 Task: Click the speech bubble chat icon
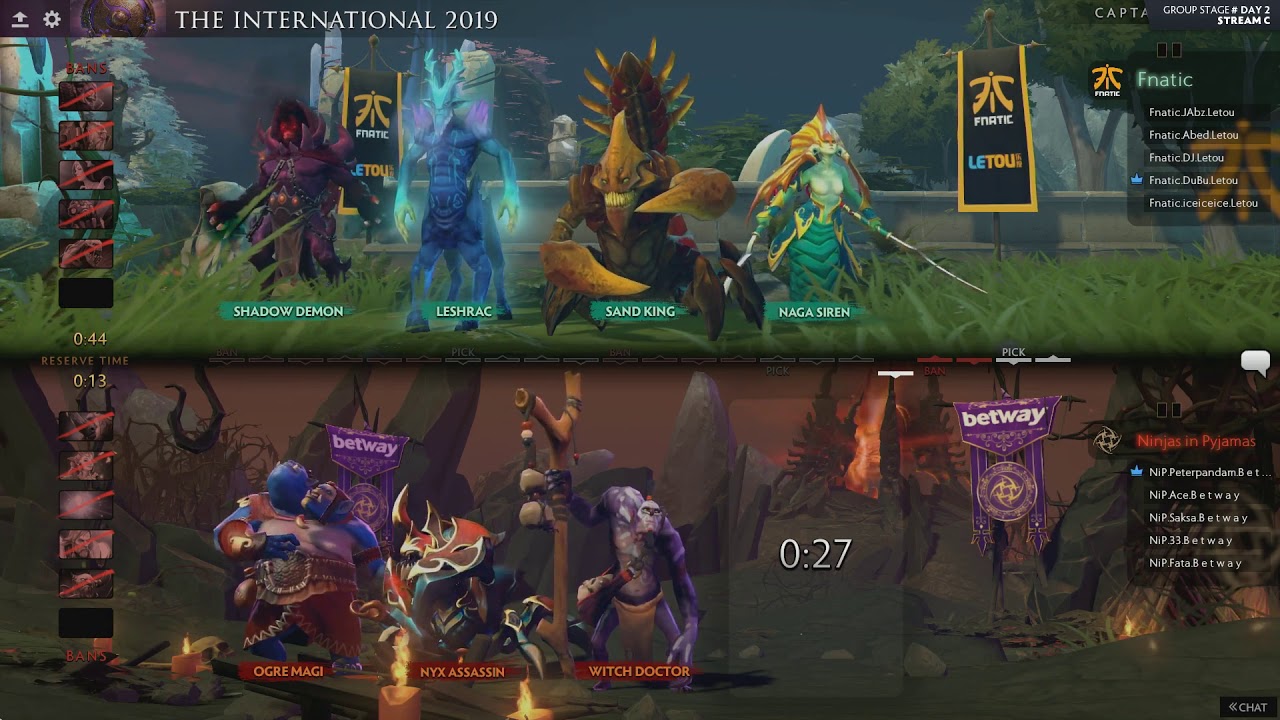[1255, 362]
